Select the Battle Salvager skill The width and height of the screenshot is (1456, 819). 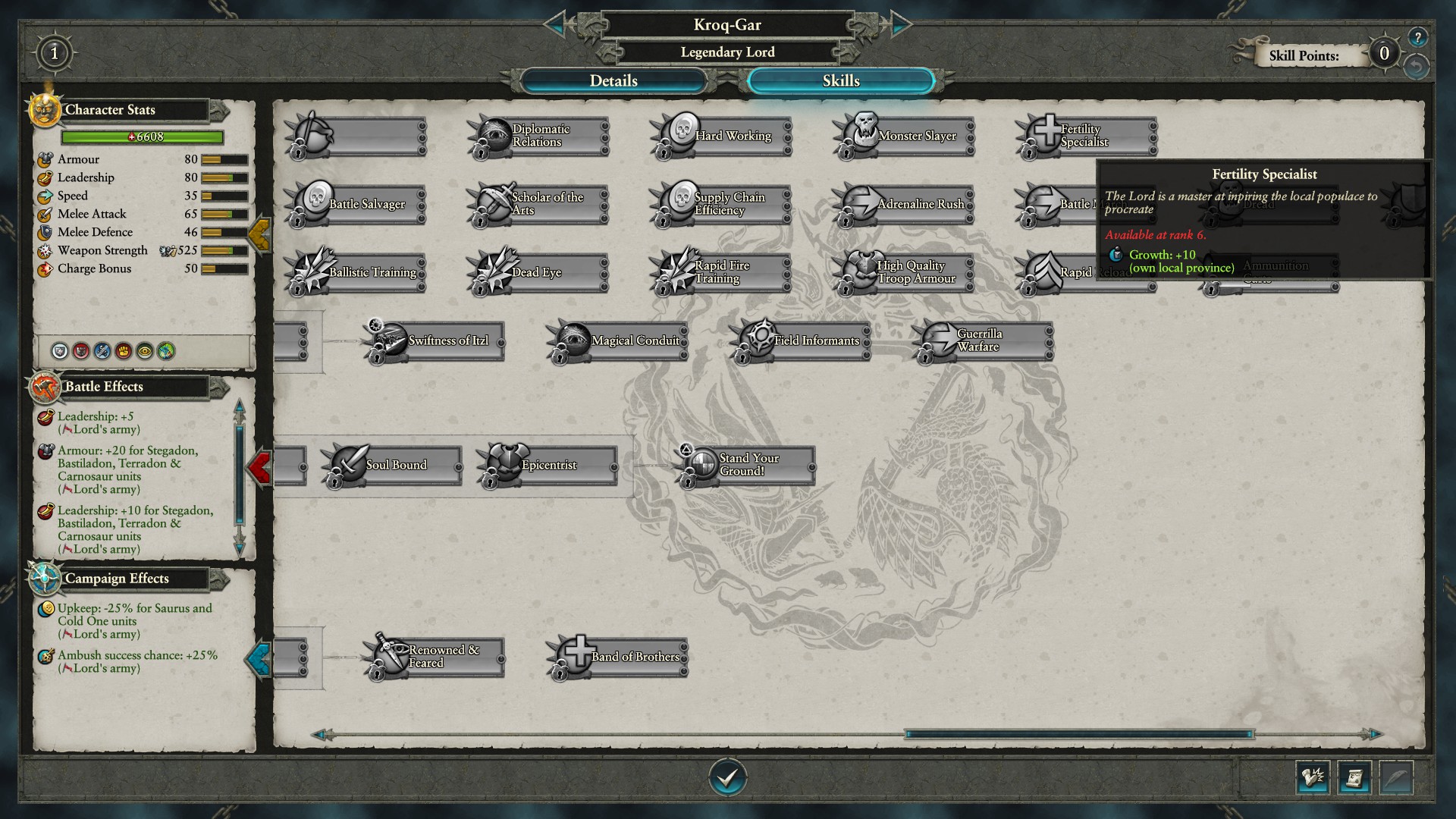(356, 205)
